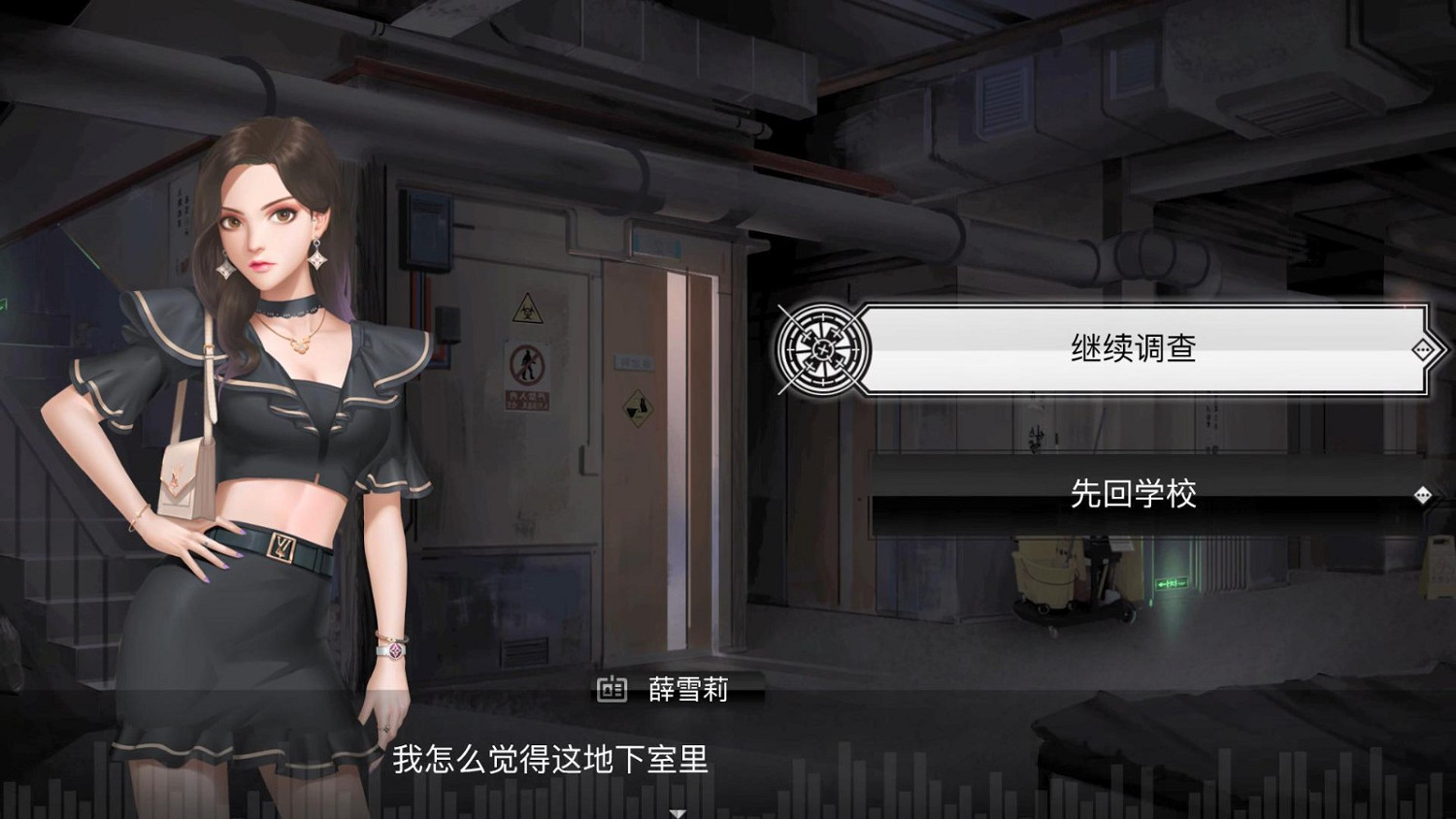Open 薛雪莉's character profile via the badge icon
This screenshot has height=819, width=1456.
pyautogui.click(x=610, y=691)
